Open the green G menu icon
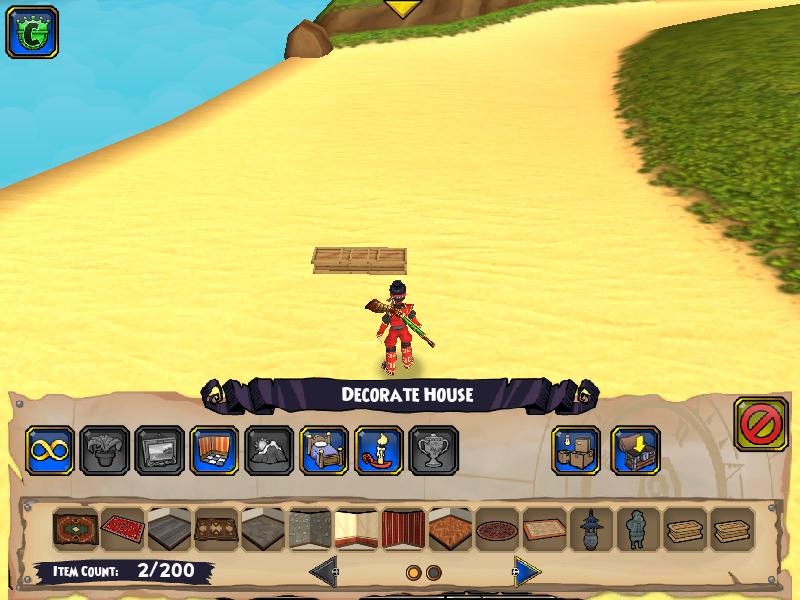Screen dimensions: 800x600 (32, 32)
